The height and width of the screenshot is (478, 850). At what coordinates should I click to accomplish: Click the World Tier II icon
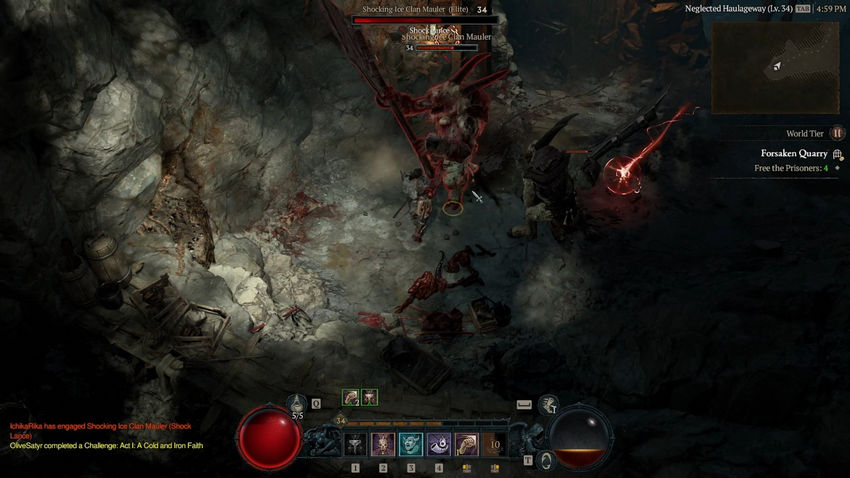pos(837,133)
